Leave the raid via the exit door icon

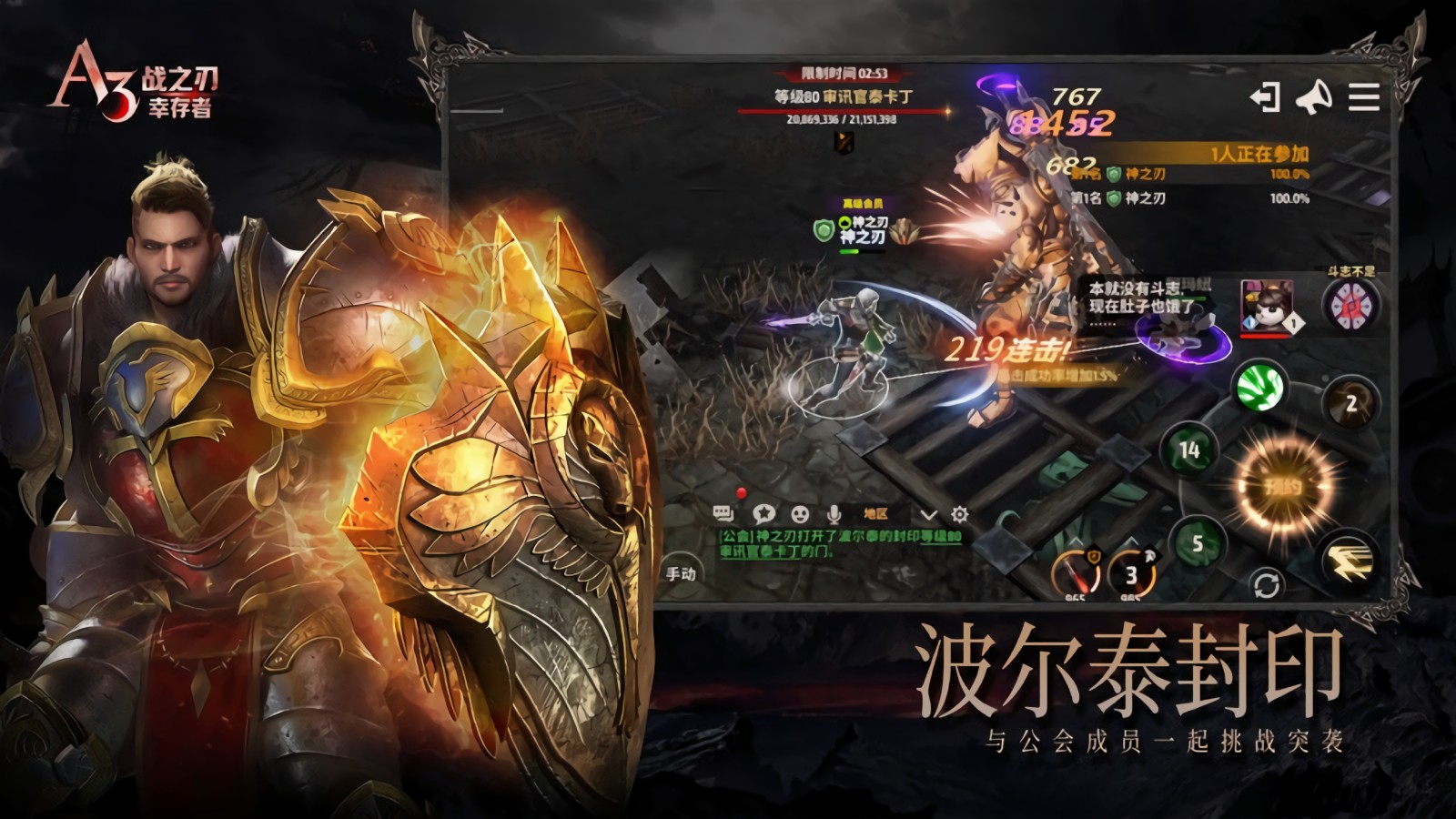pos(1265,97)
